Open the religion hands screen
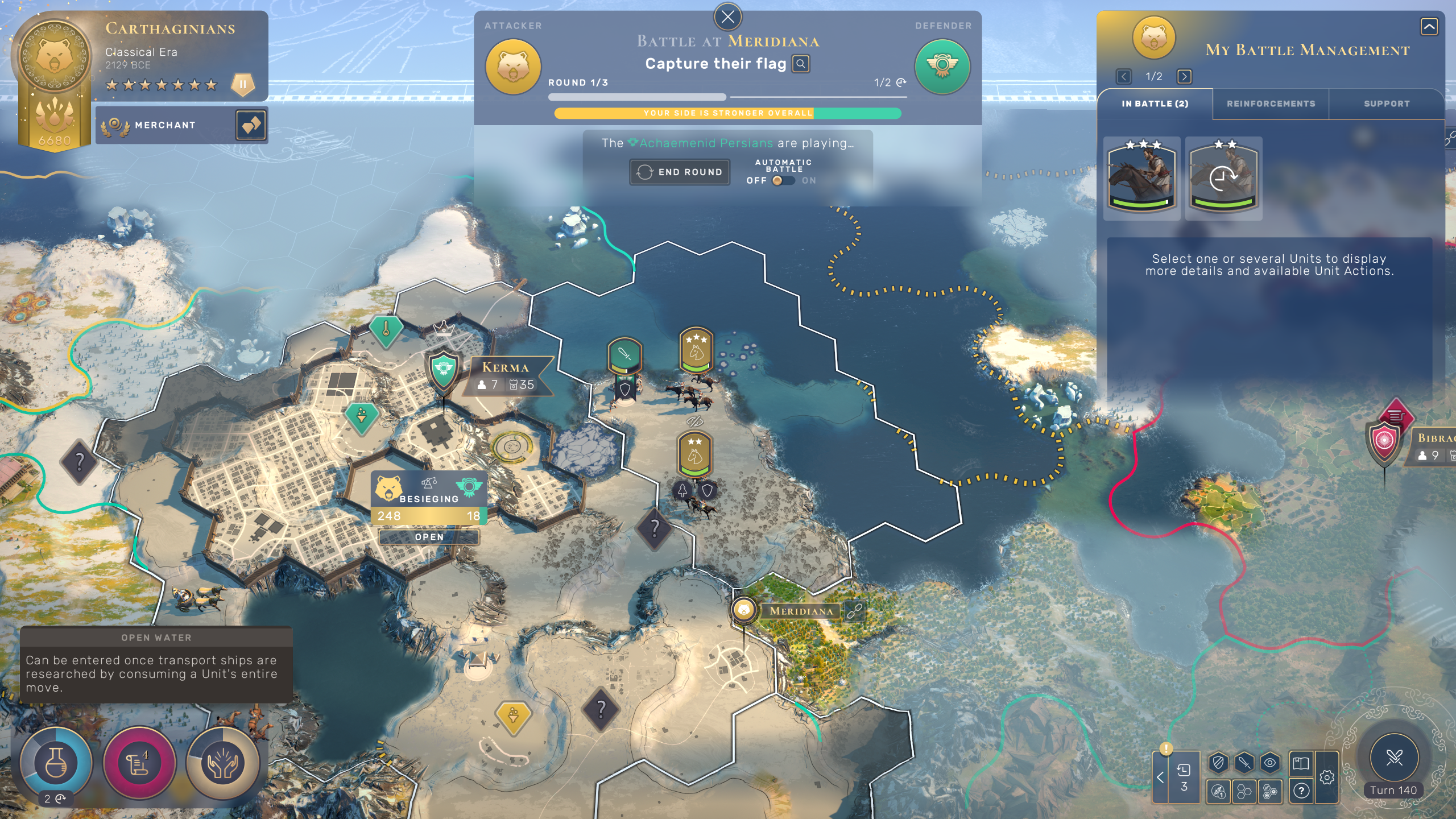Viewport: 1456px width, 819px height. (223, 762)
